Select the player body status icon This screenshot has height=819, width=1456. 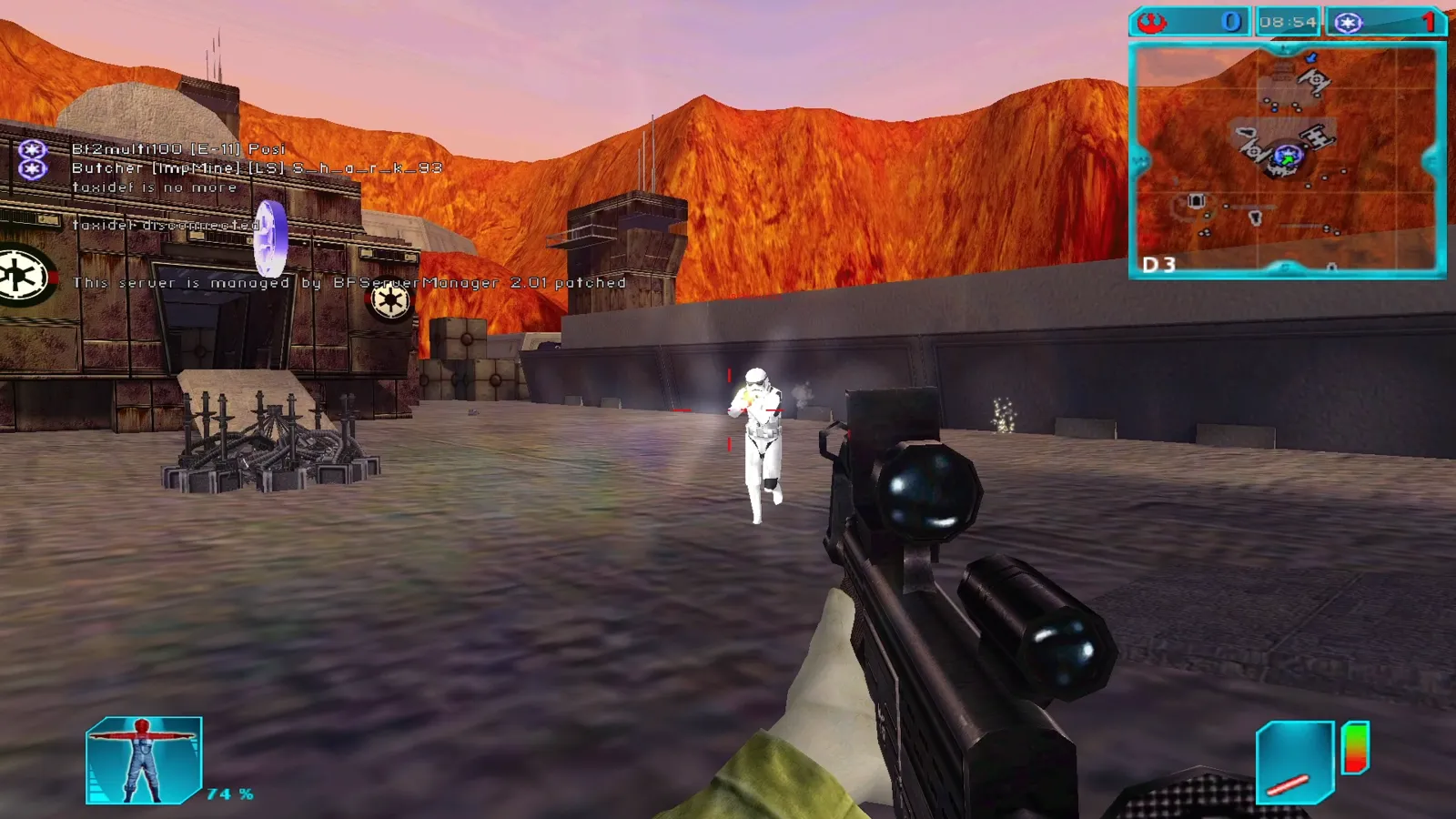[143, 761]
